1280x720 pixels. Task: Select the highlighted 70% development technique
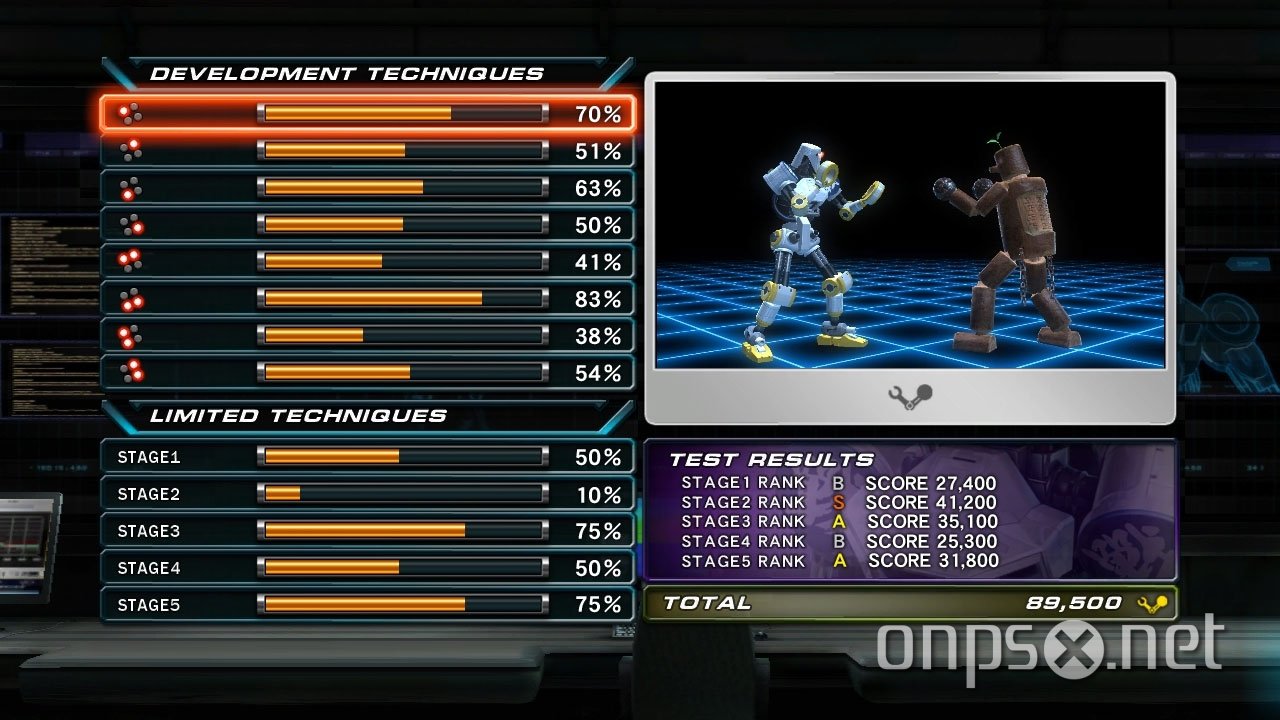(x=370, y=114)
